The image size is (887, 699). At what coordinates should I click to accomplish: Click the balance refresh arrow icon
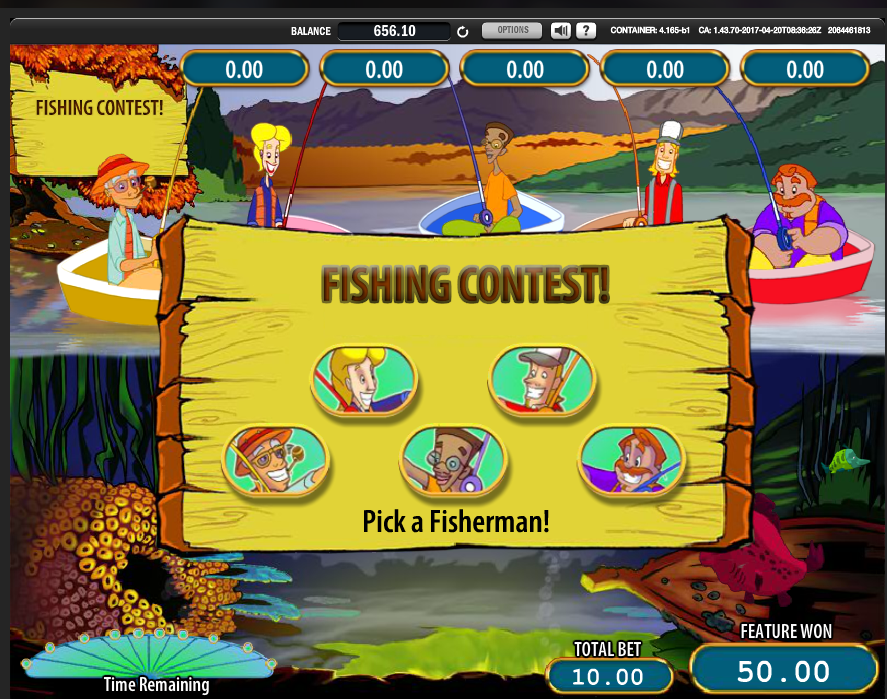tap(463, 32)
